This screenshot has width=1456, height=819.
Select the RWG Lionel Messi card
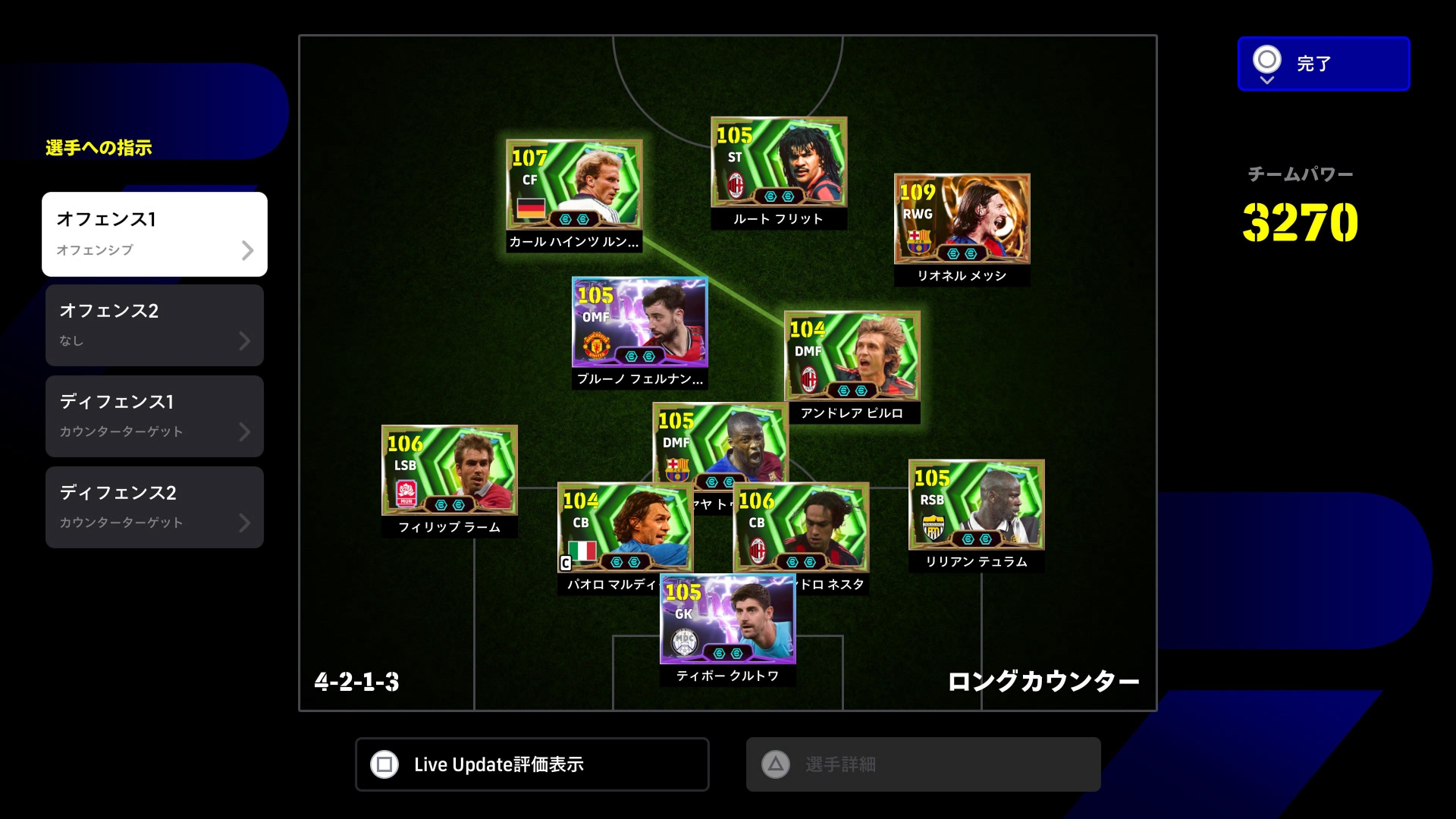coord(962,219)
